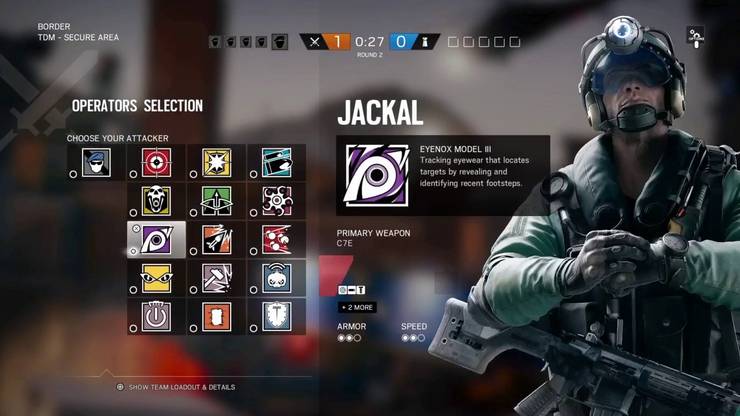Image resolution: width=740 pixels, height=416 pixels.
Task: Select the shield operator Montagne
Action: 276,316
